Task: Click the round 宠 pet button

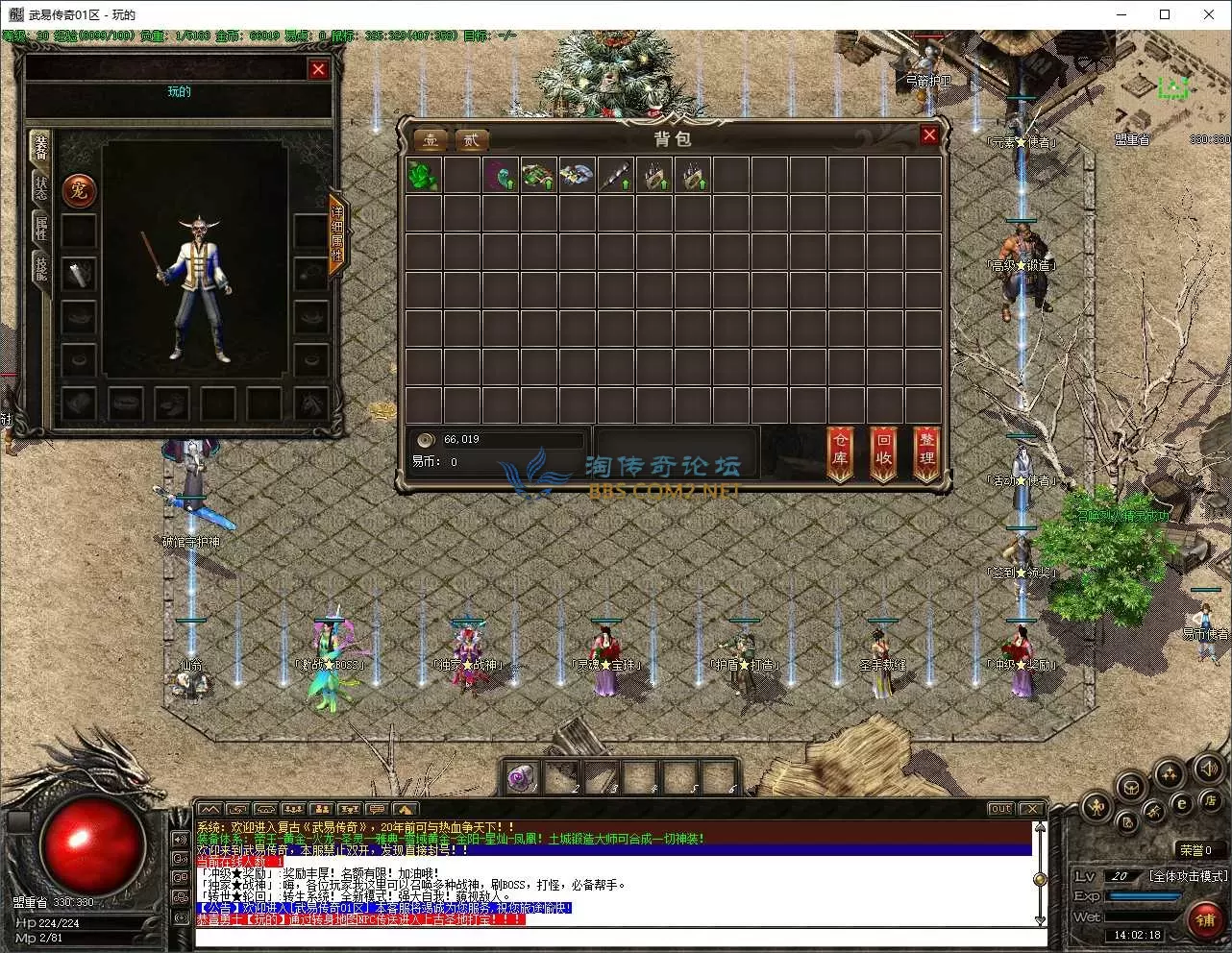Action: click(79, 190)
